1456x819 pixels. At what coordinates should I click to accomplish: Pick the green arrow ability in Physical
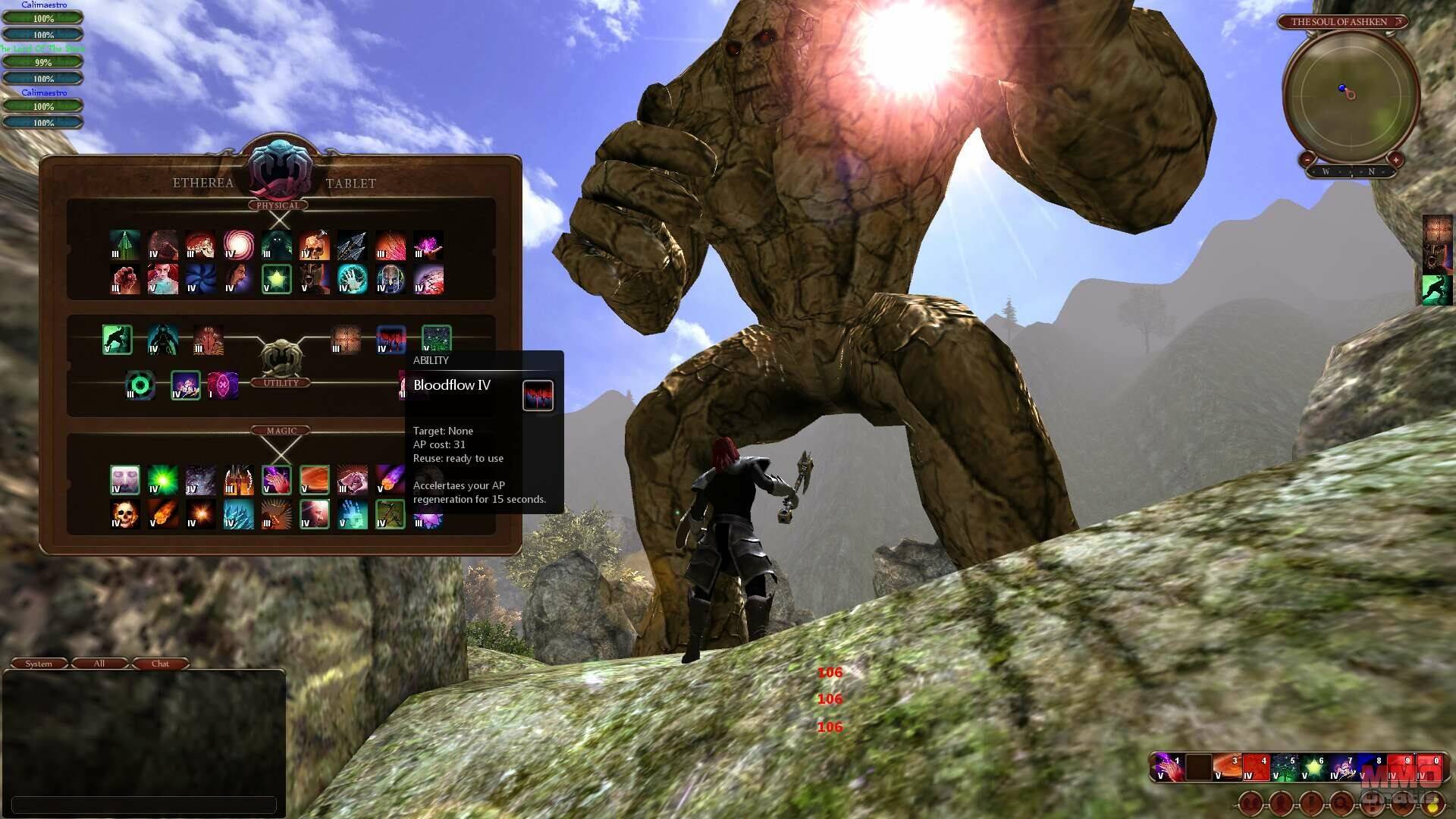coord(125,245)
